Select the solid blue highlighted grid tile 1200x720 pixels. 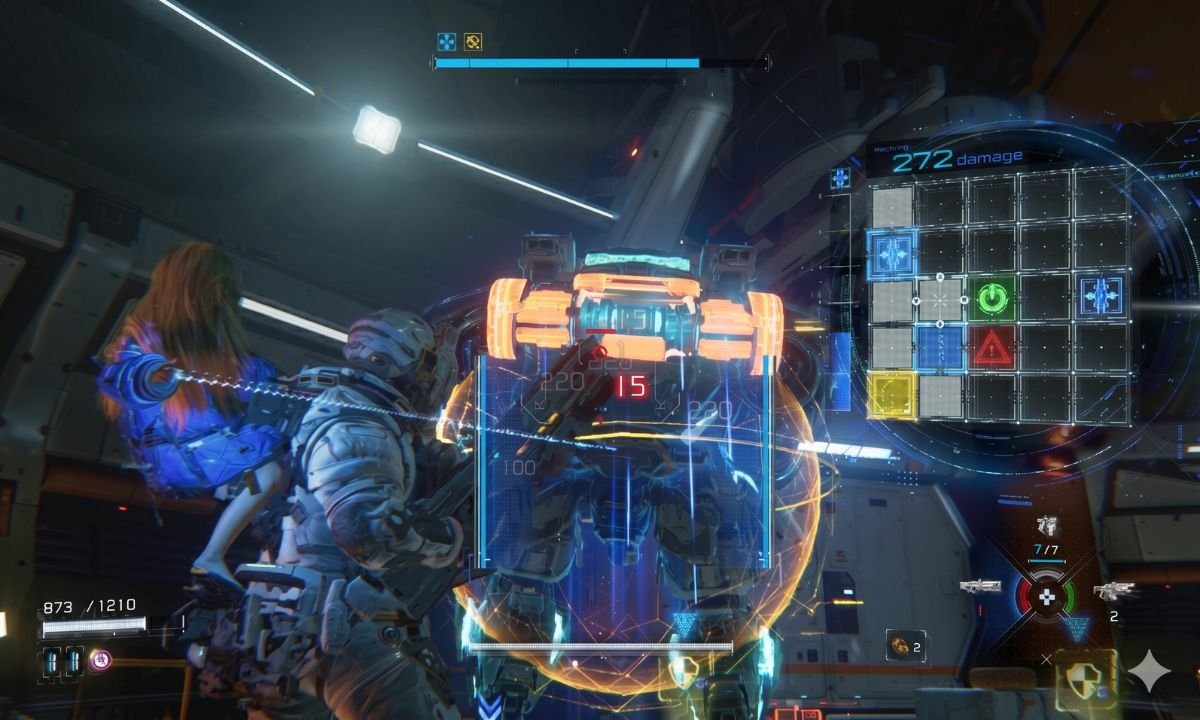click(x=941, y=347)
